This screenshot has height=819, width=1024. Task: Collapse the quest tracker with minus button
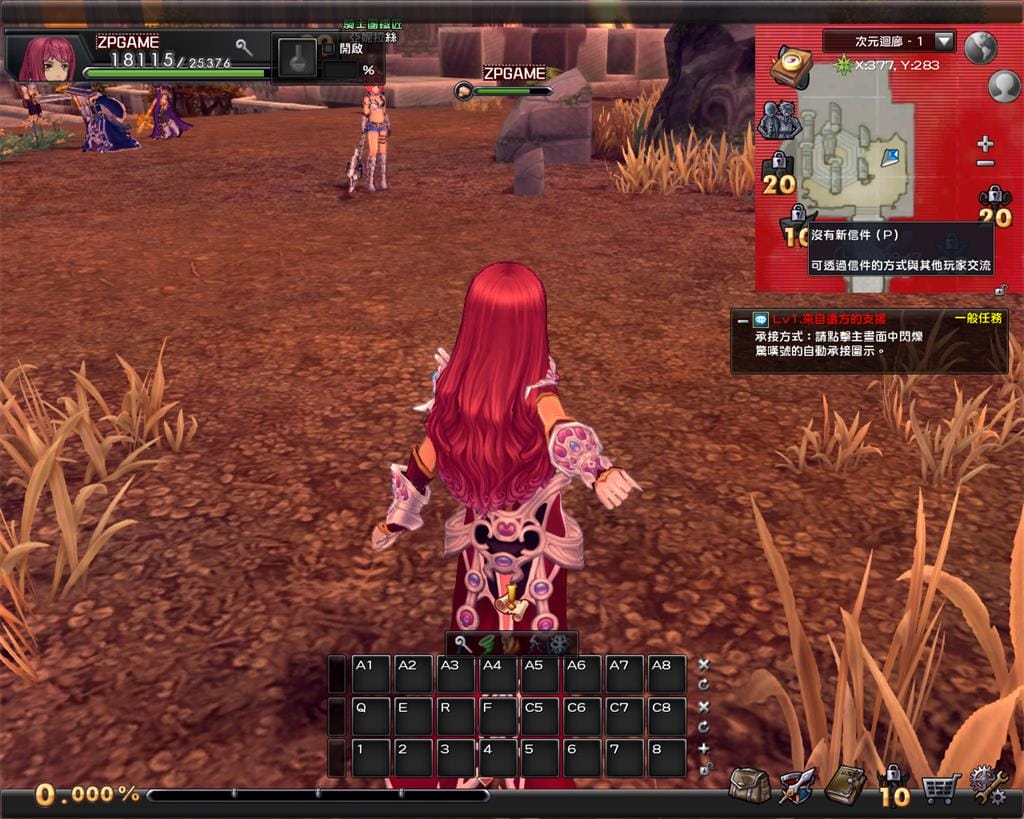[x=742, y=321]
